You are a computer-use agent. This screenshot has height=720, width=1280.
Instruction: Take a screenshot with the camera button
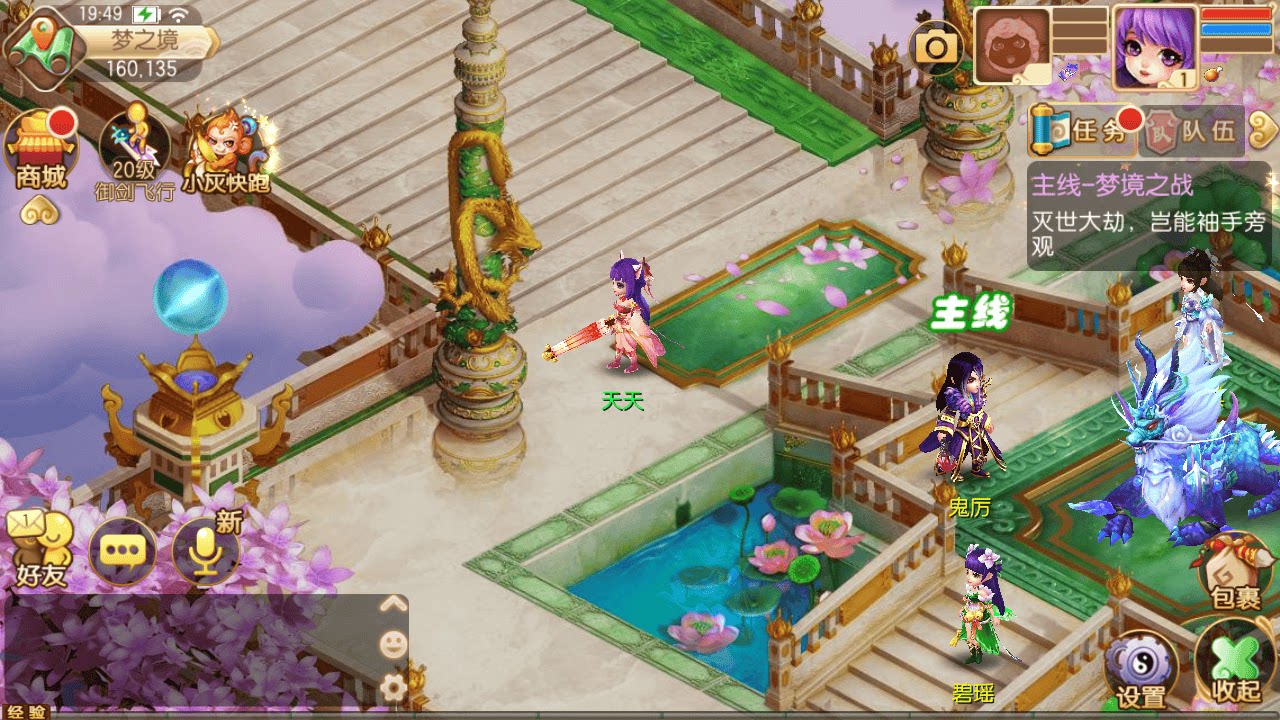[x=937, y=47]
